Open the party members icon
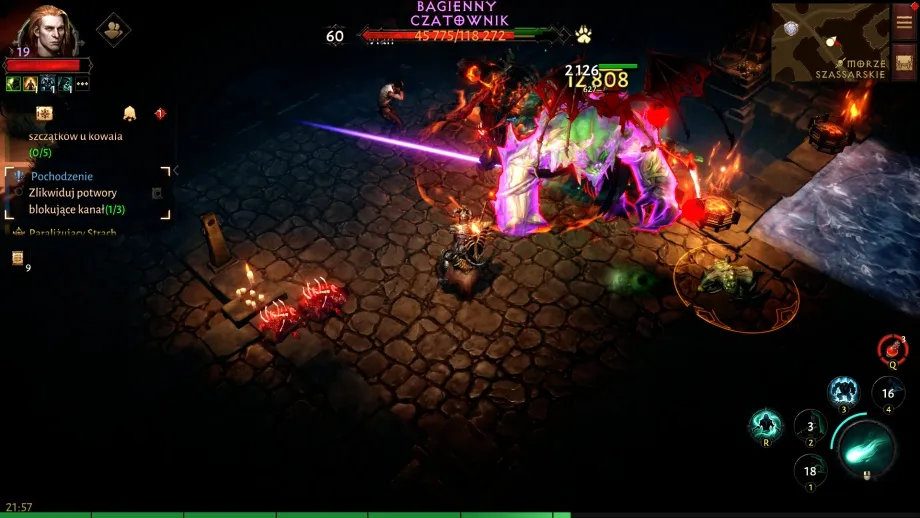 pyautogui.click(x=113, y=29)
